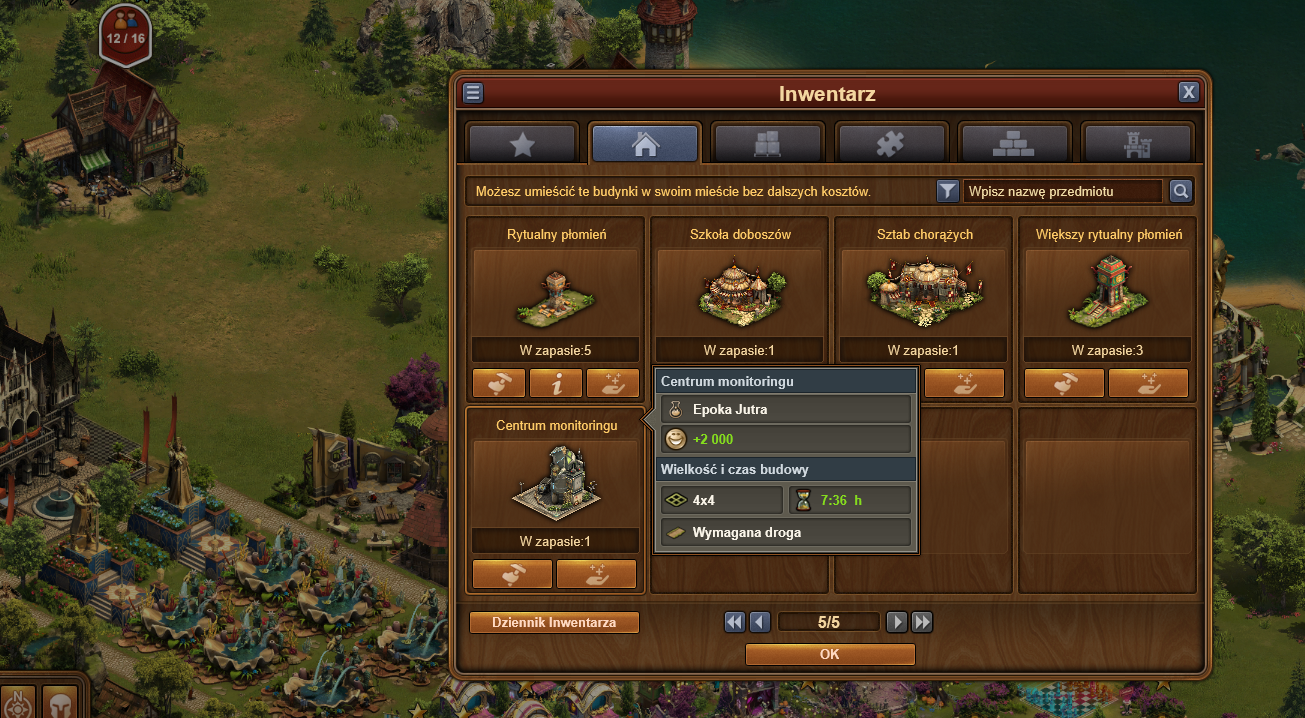This screenshot has width=1305, height=718.
Task: Focus the item name search field
Action: tap(1063, 191)
